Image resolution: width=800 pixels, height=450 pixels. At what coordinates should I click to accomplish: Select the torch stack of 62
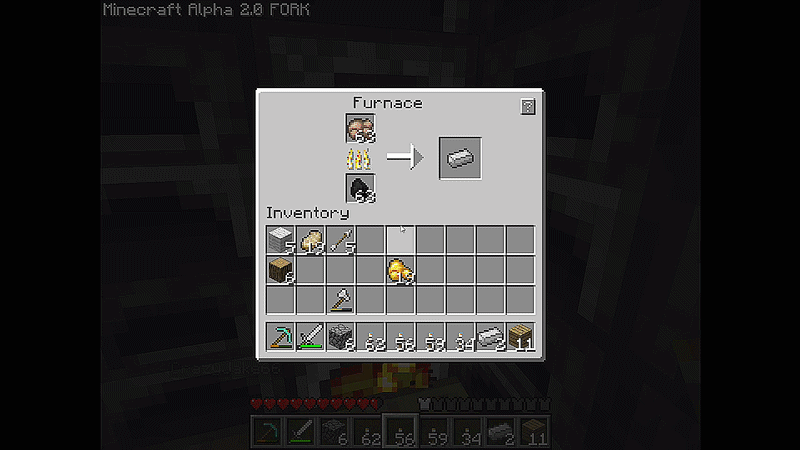371,337
